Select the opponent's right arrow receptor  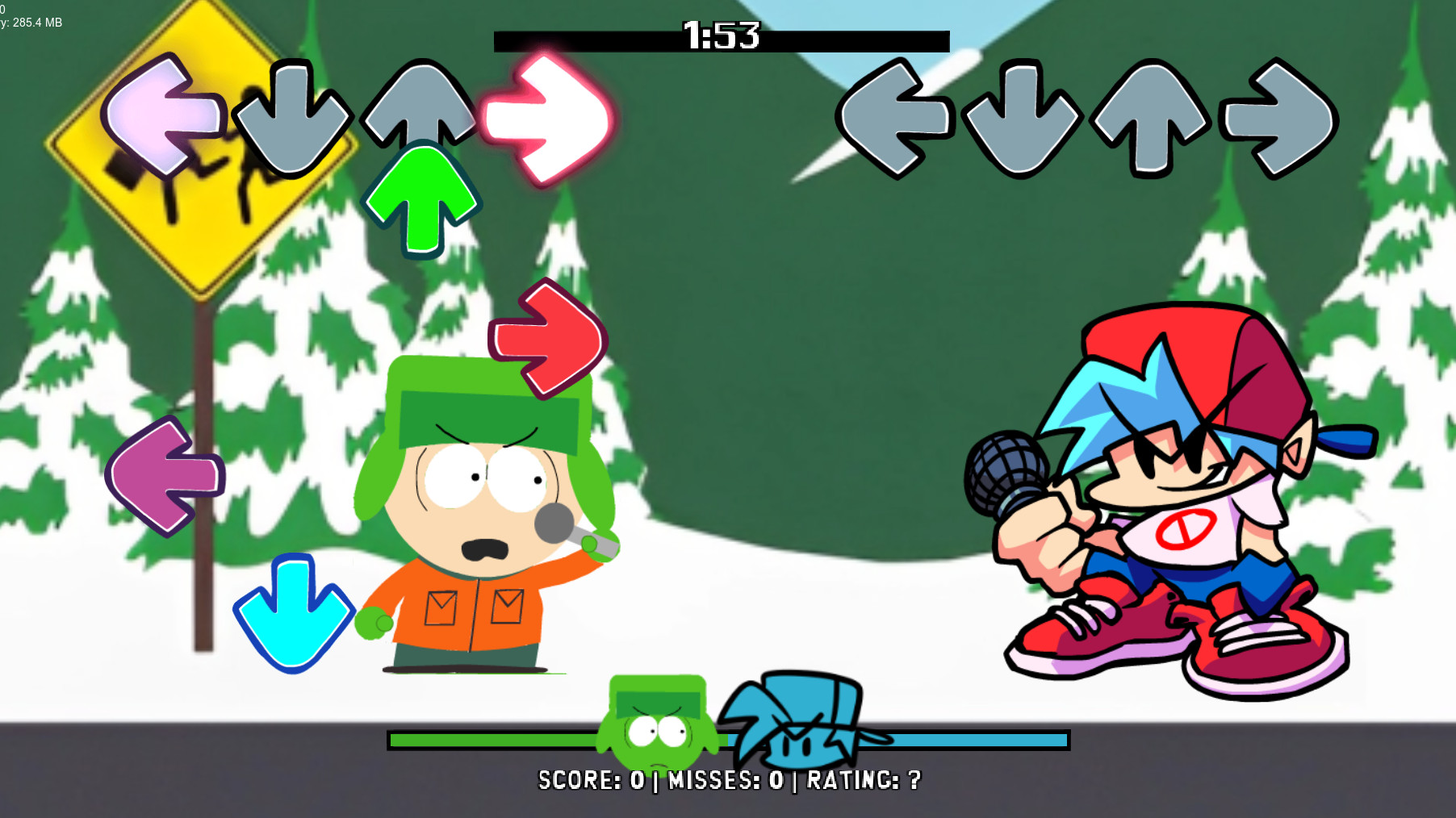(1275, 117)
